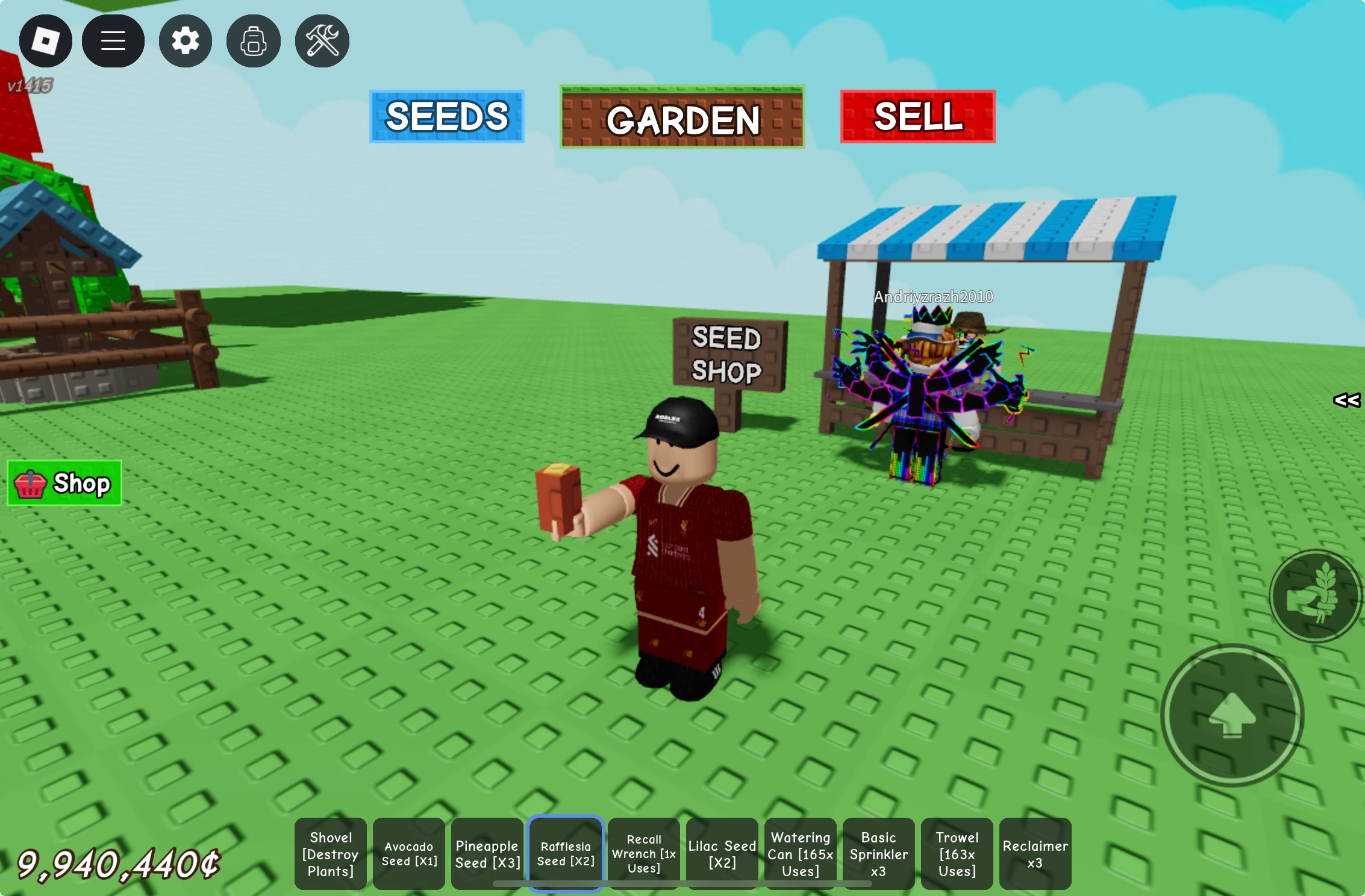Open the Roblox main menu icon
Viewport: 1365px width, 896px height.
tap(46, 40)
